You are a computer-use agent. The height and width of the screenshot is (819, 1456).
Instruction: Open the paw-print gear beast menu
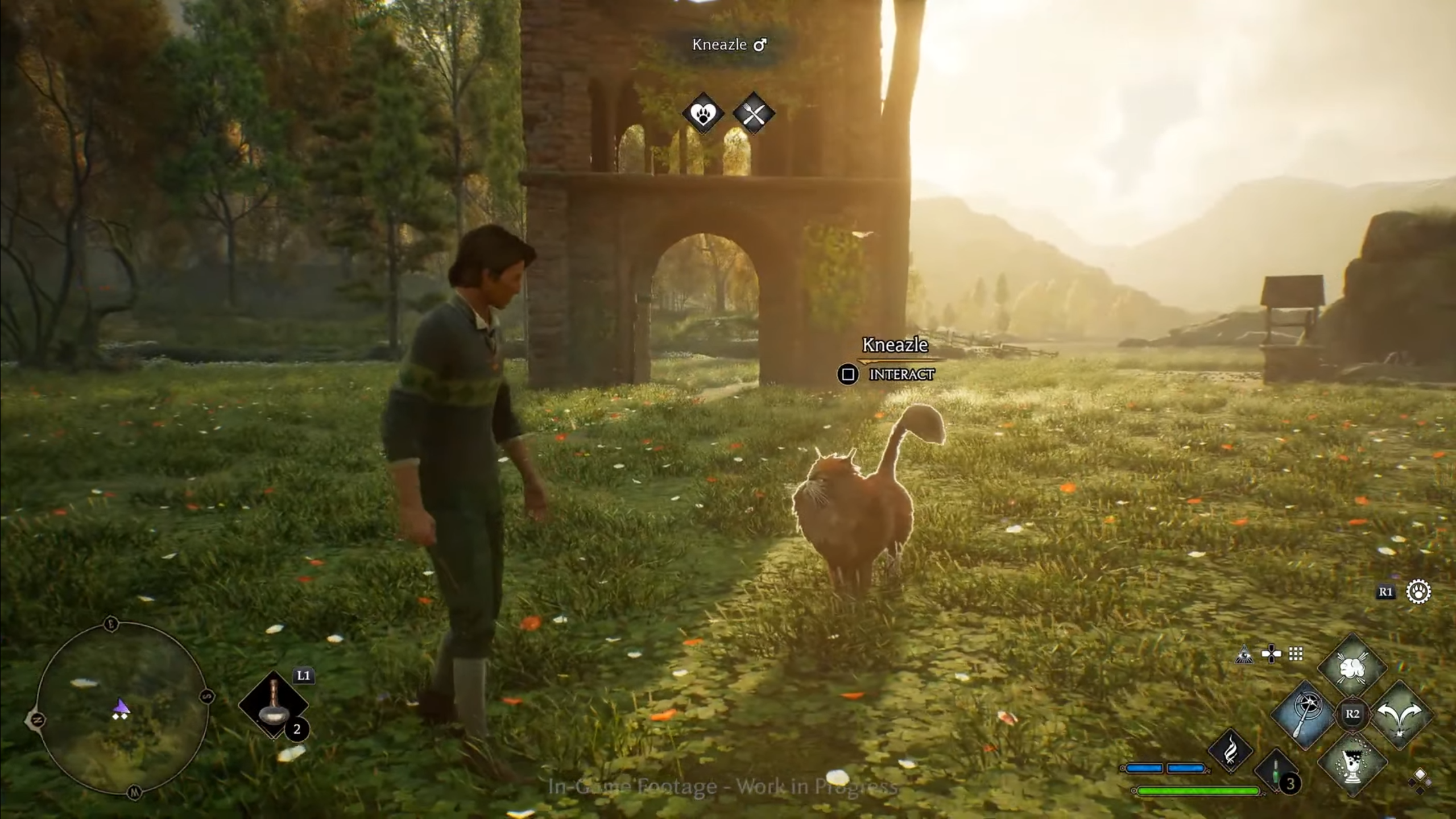coord(1418,591)
